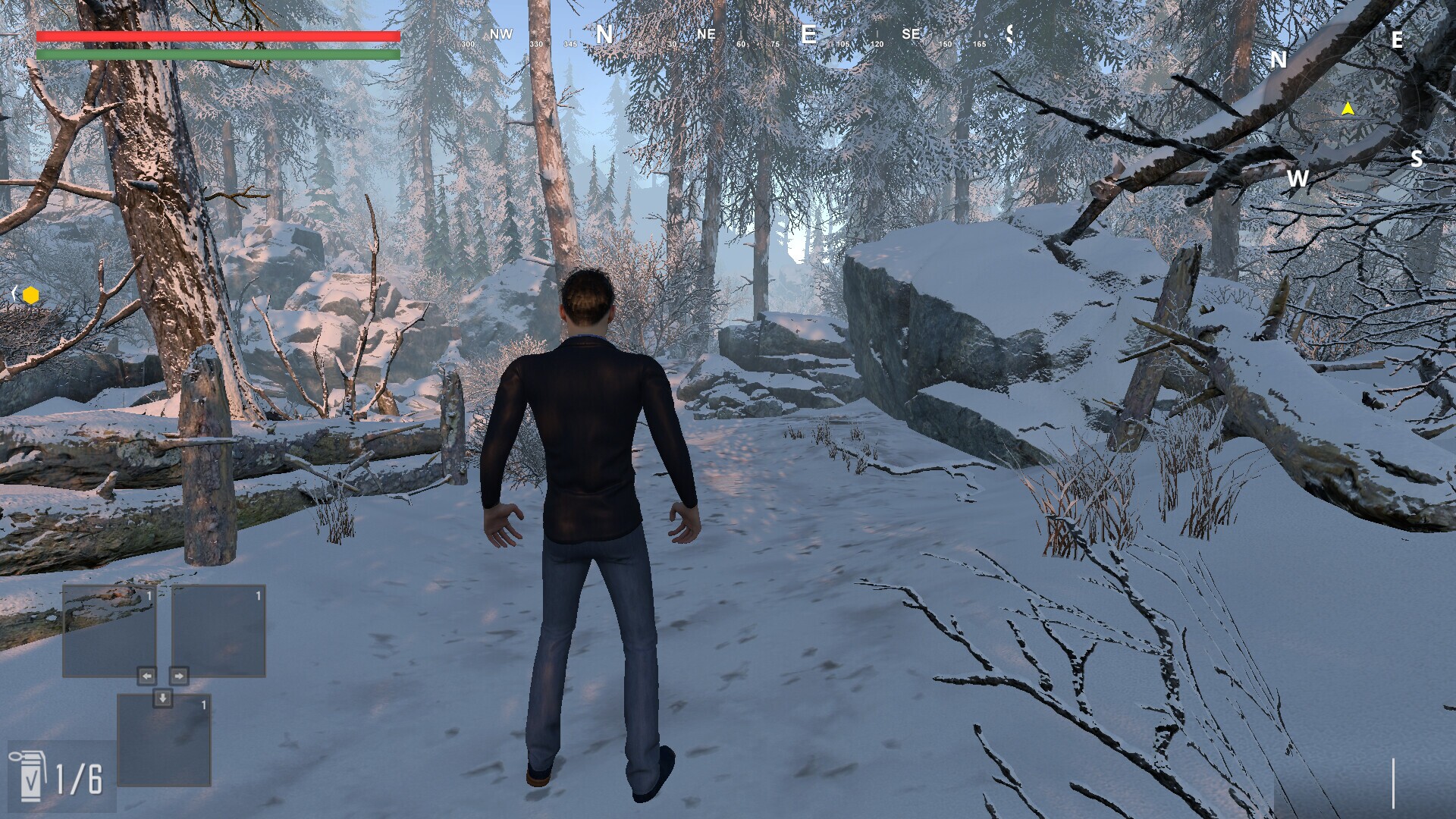Click the red health bar
This screenshot has height=819, width=1456.
tap(218, 35)
